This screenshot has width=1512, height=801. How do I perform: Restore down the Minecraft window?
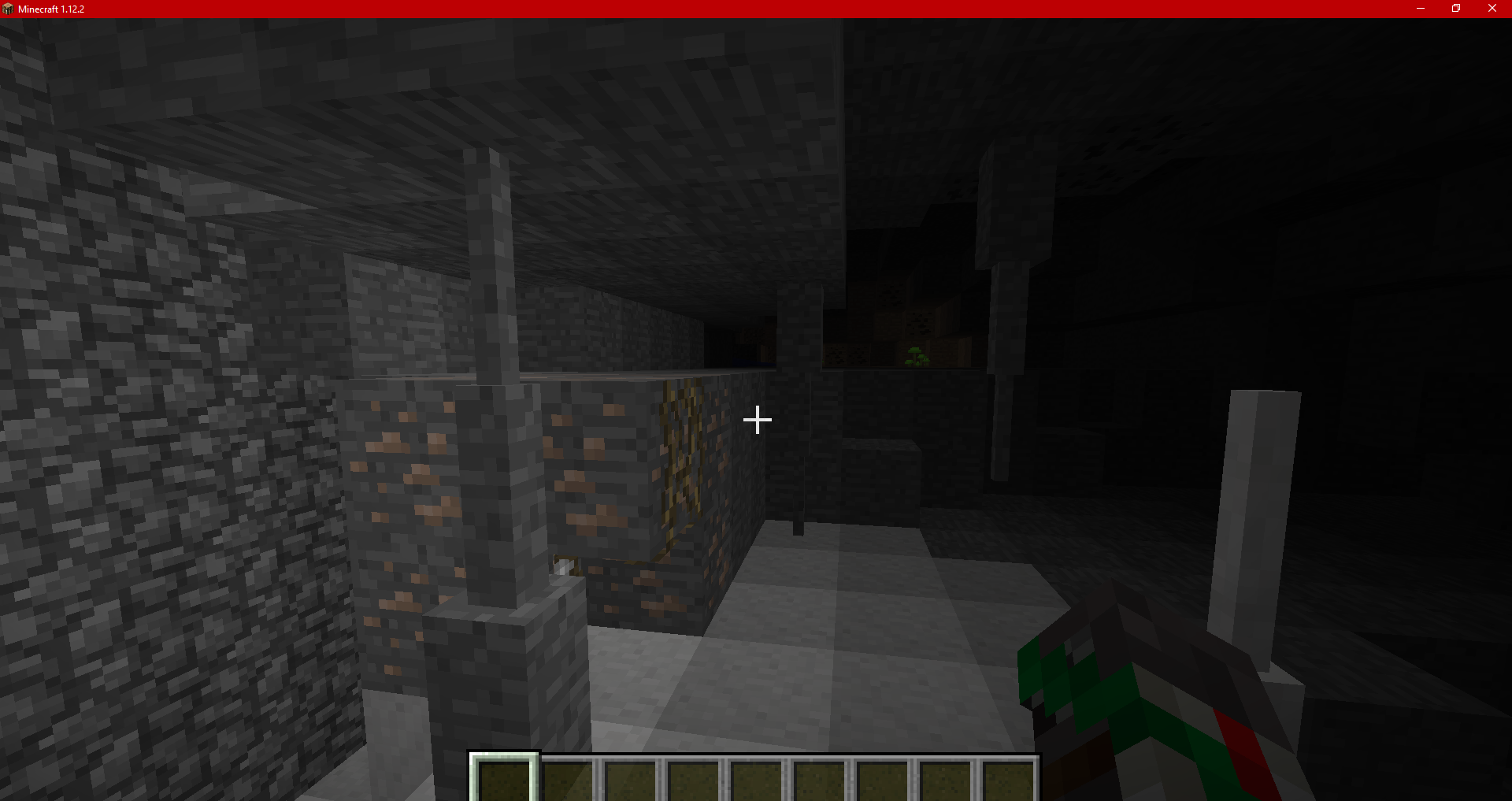click(x=1456, y=9)
